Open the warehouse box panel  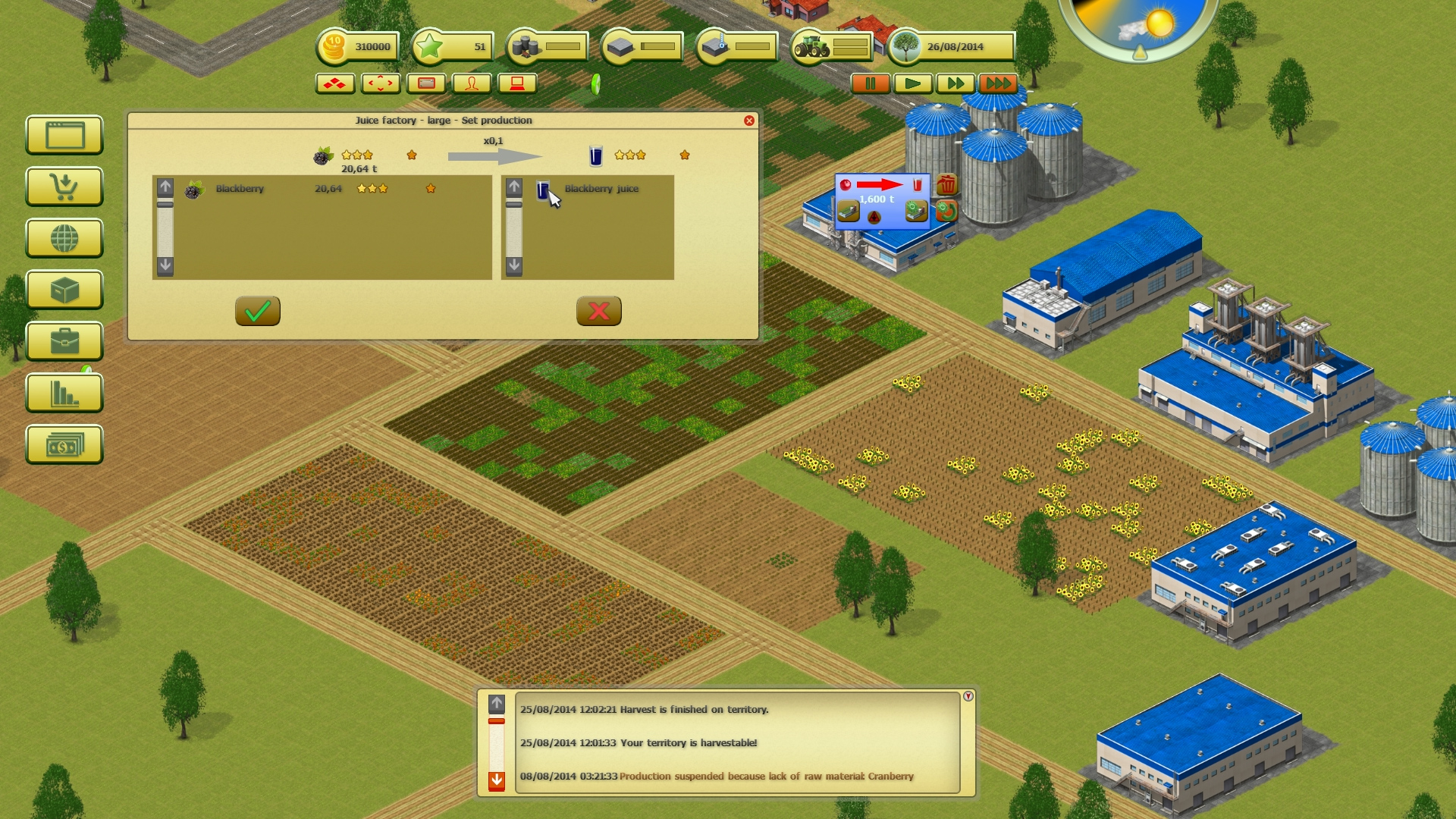(x=64, y=290)
